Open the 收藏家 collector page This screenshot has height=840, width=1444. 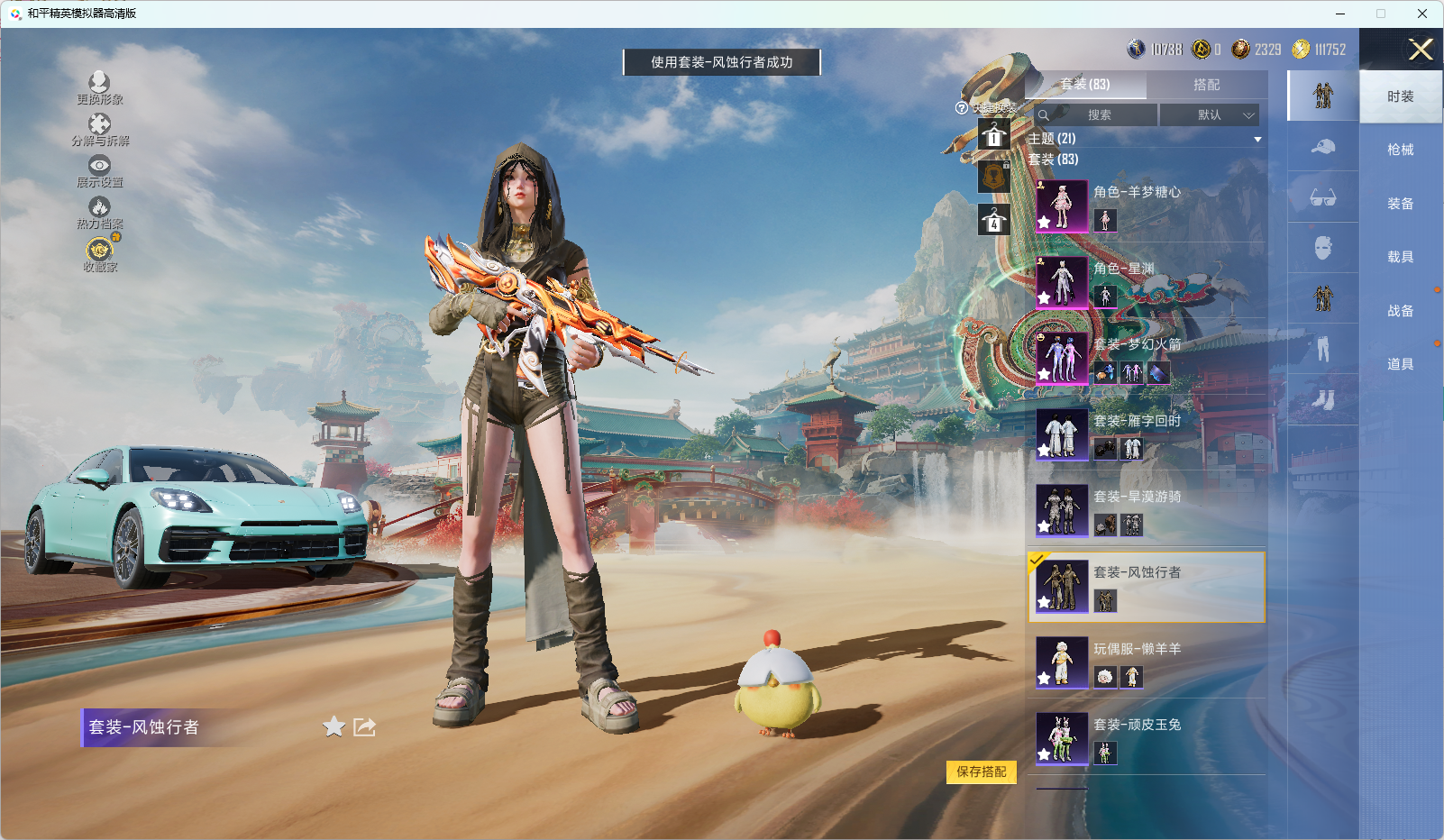(x=100, y=254)
